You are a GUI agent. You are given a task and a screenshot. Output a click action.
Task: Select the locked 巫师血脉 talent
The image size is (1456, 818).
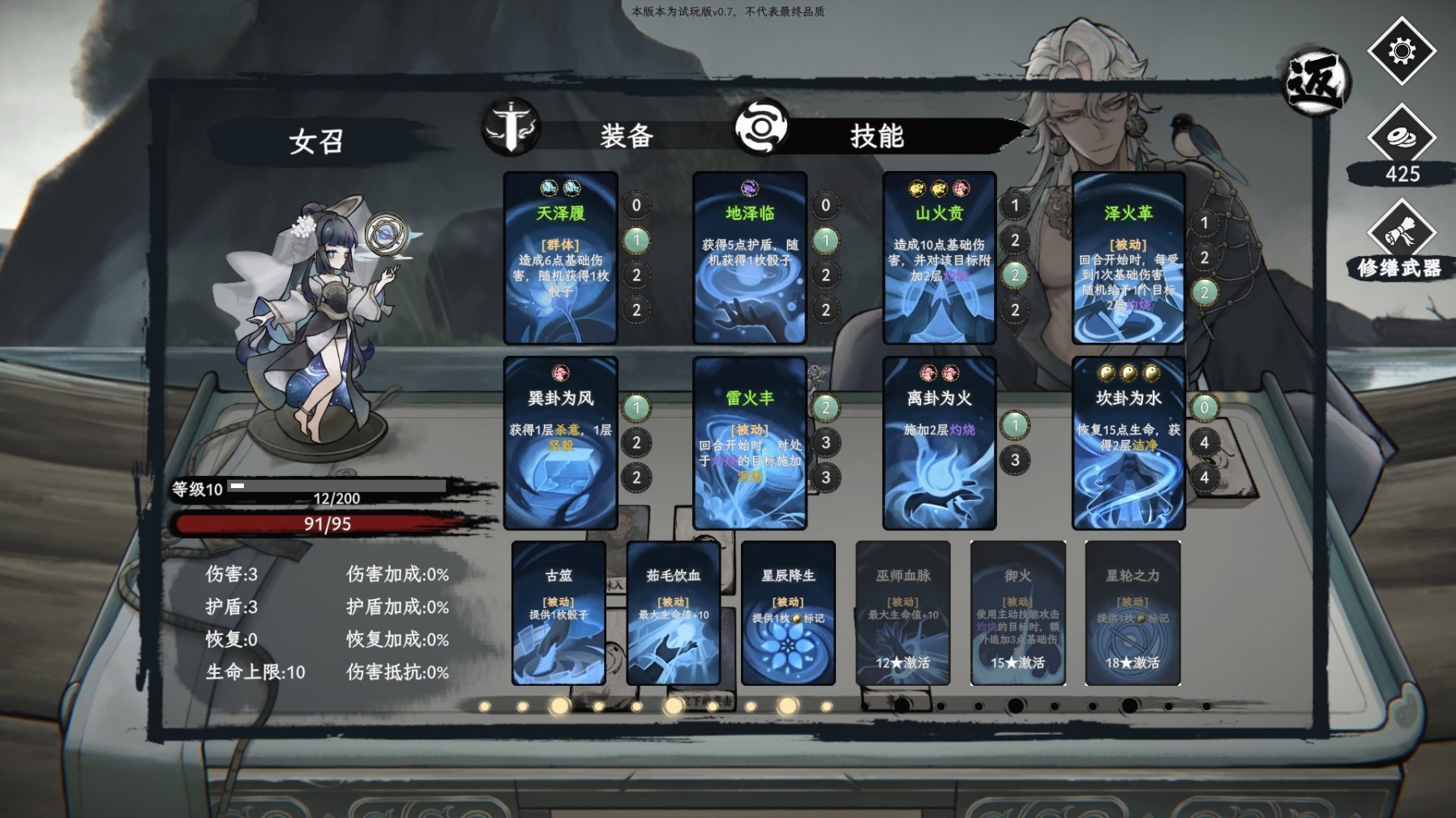pos(902,613)
